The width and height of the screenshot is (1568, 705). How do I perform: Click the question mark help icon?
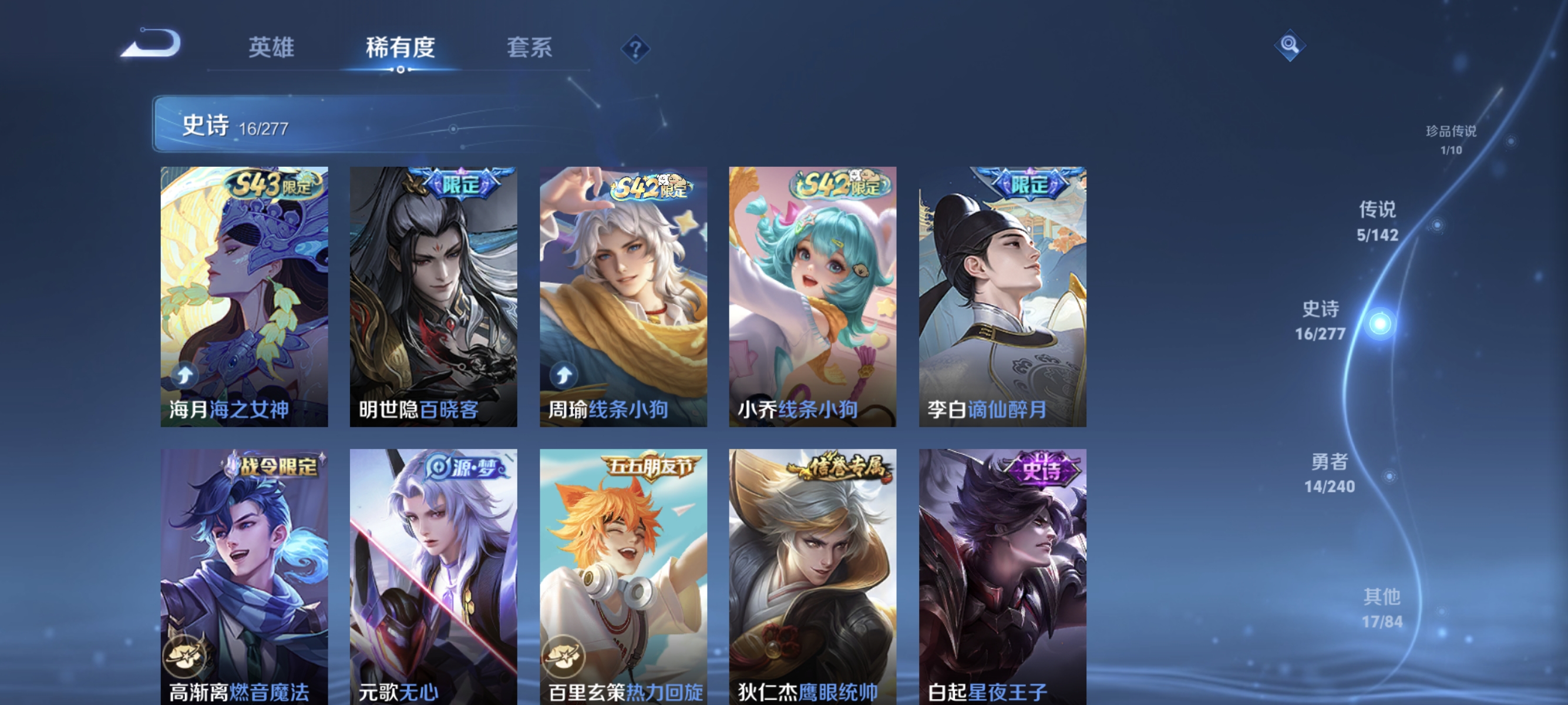634,50
